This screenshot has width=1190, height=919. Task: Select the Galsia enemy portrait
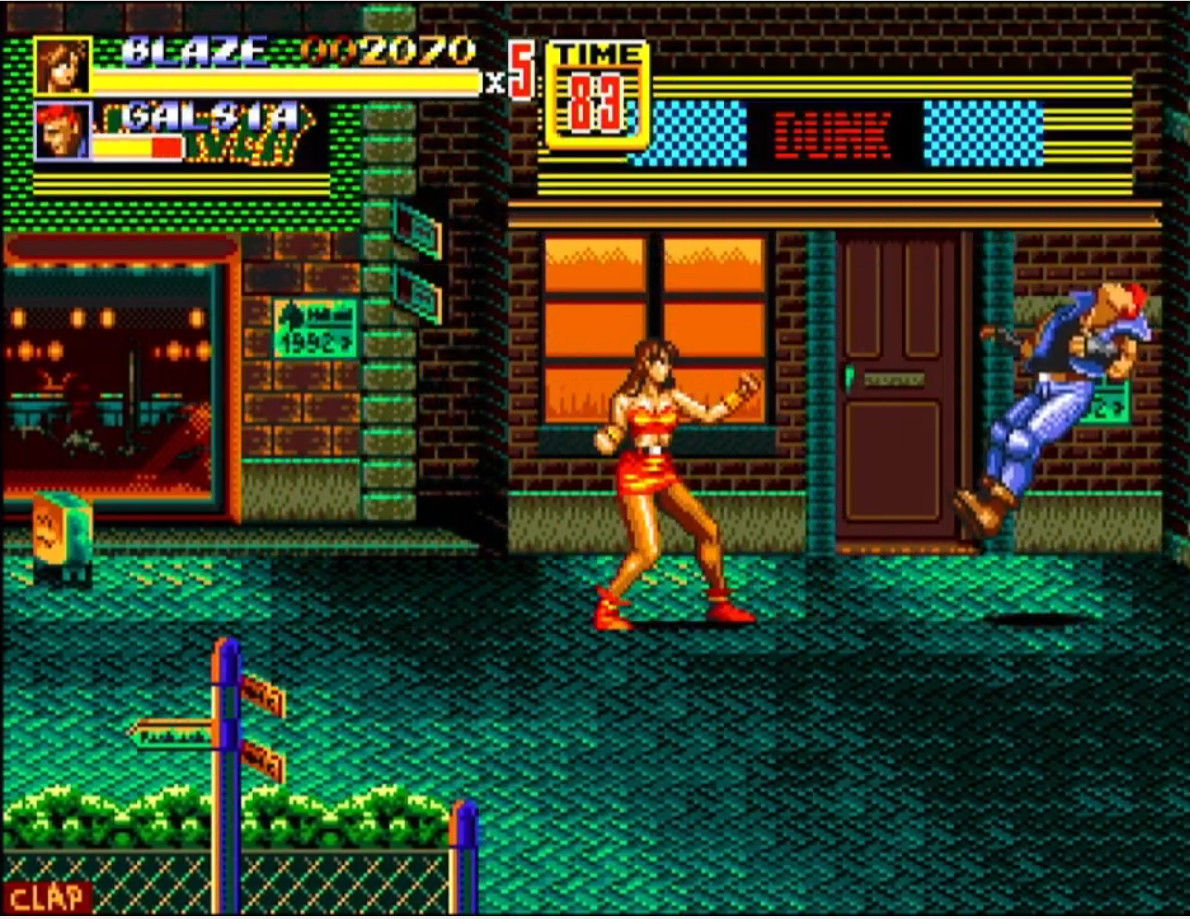tap(63, 130)
